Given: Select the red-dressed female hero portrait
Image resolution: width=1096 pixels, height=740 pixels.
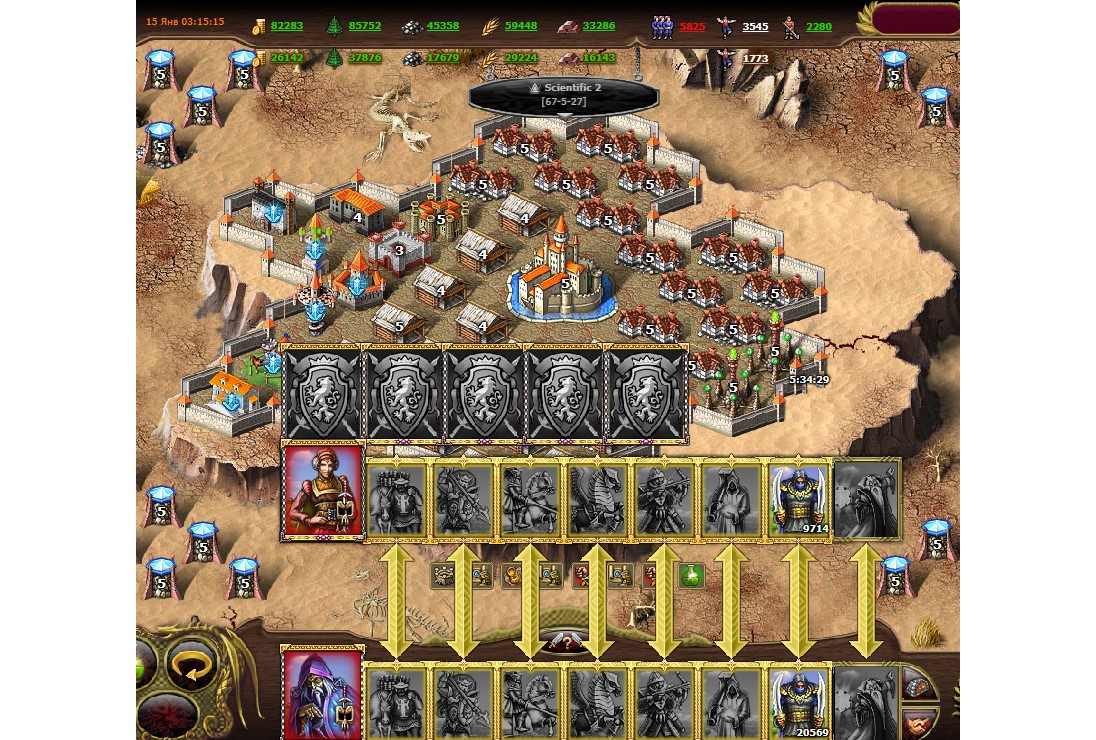Looking at the screenshot, I should tap(323, 493).
